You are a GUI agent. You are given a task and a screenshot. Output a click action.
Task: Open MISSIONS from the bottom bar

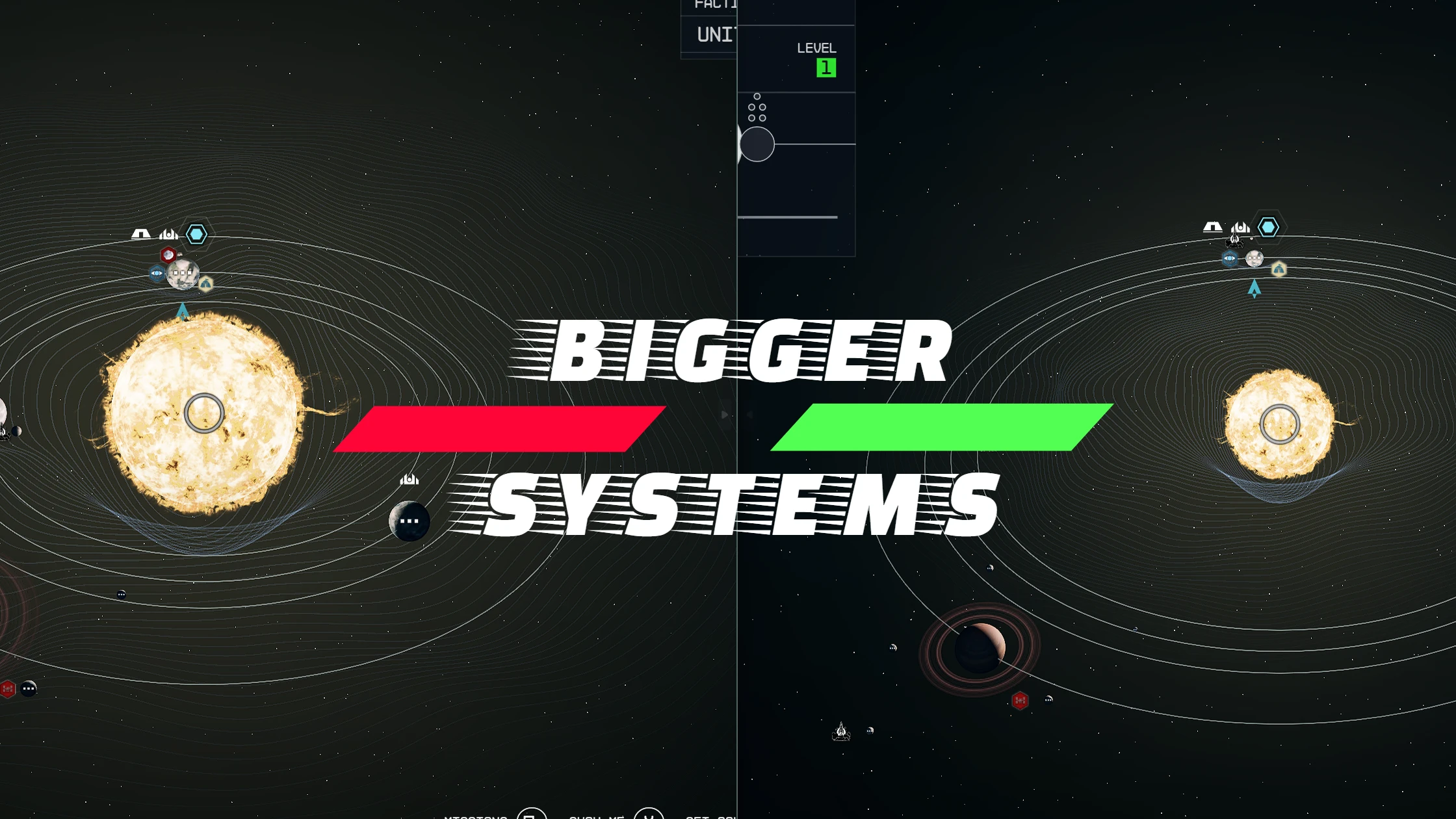click(476, 816)
